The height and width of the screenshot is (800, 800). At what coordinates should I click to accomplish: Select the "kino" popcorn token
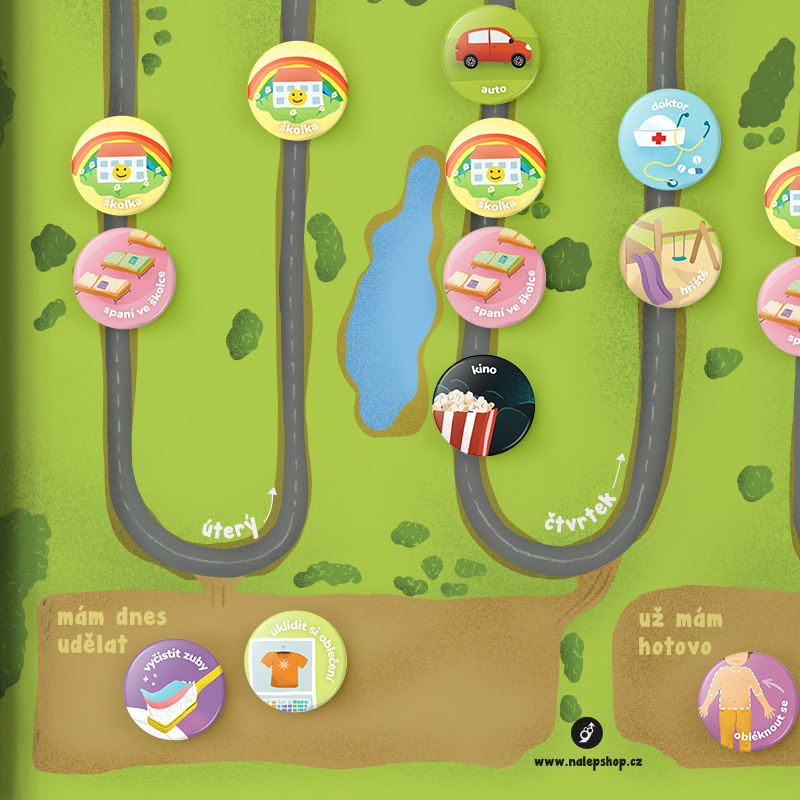coord(484,405)
